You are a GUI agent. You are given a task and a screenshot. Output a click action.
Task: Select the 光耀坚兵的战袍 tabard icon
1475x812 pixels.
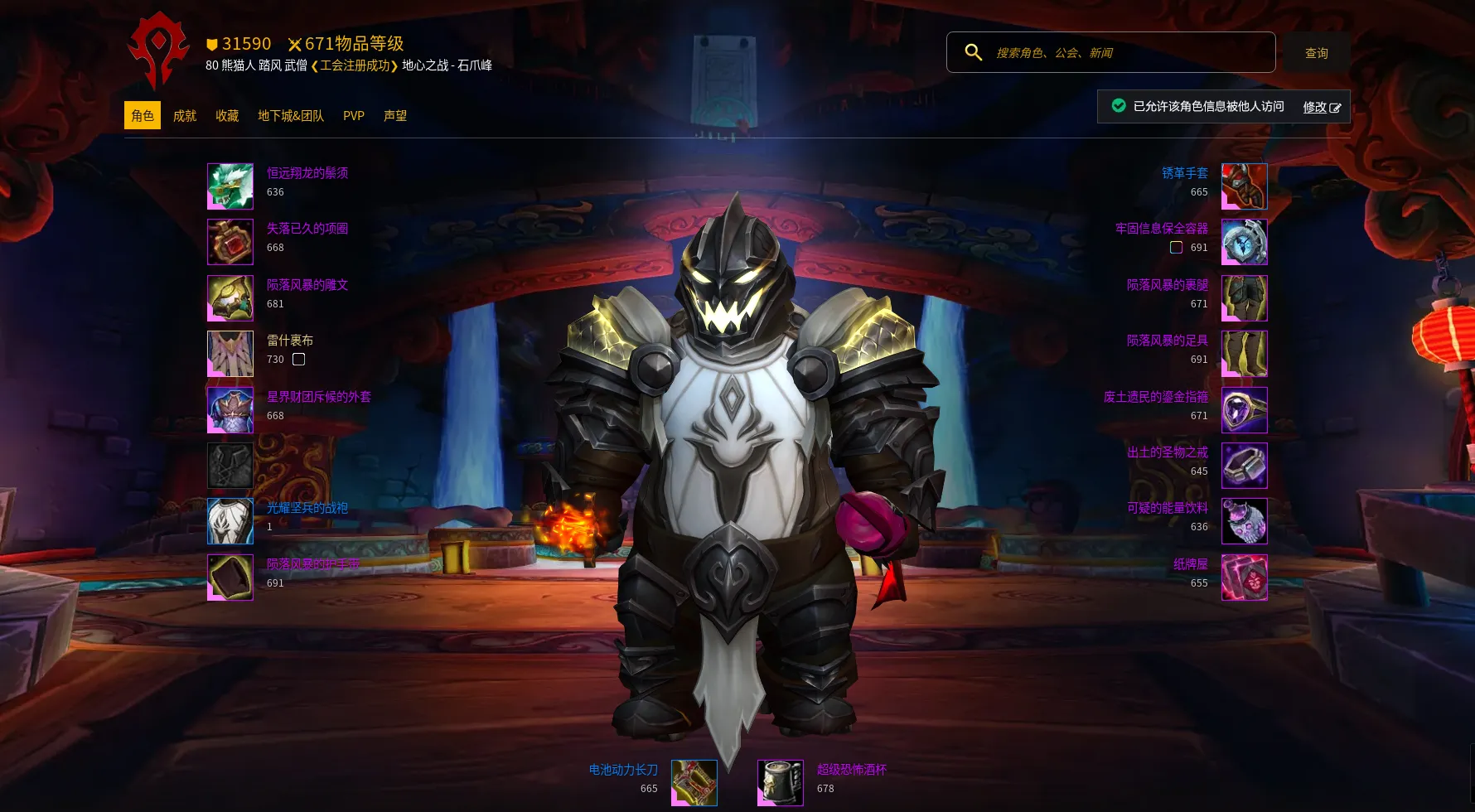[x=230, y=521]
